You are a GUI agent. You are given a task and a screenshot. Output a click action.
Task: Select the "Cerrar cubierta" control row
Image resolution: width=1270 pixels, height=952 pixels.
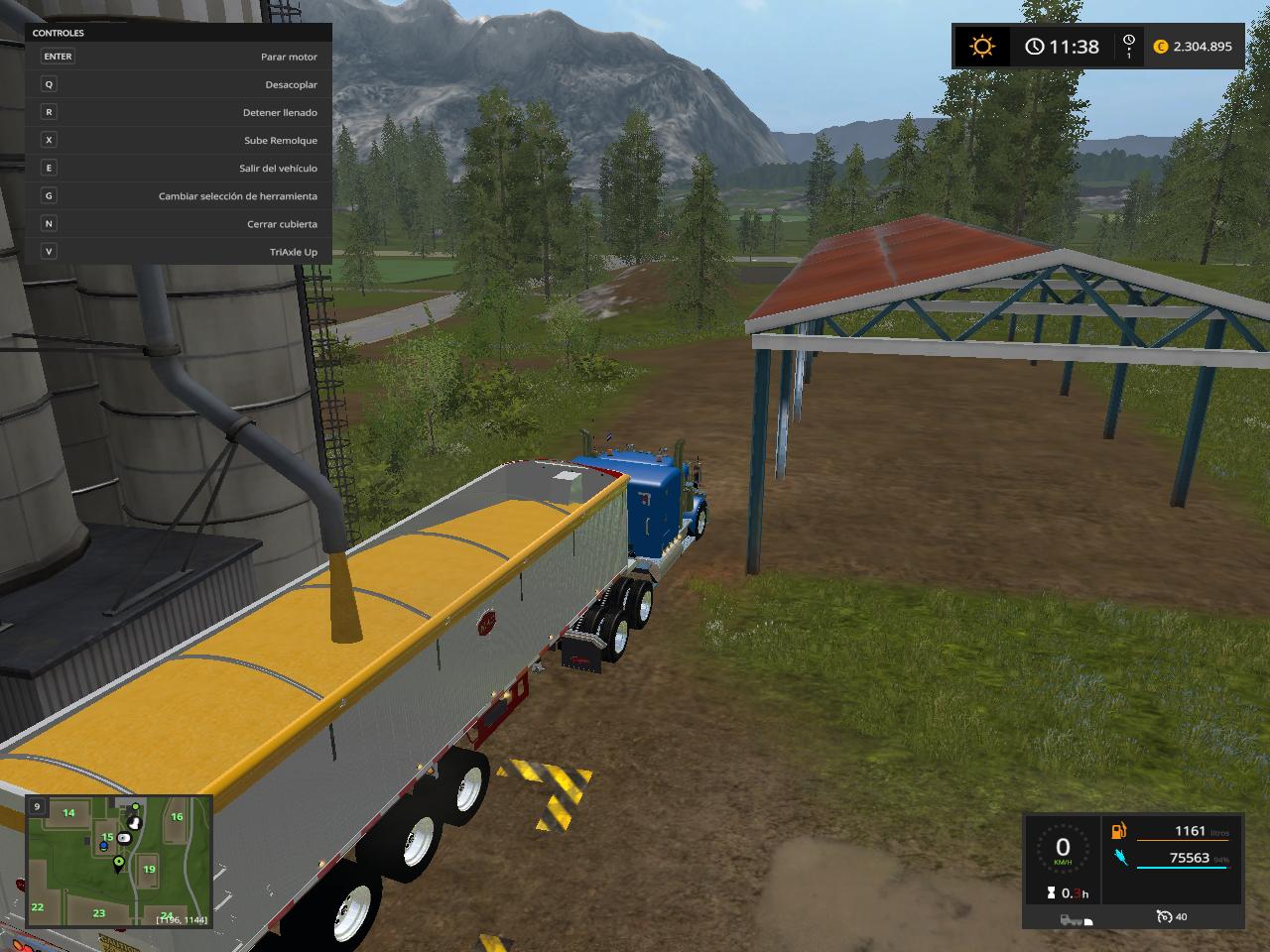pyautogui.click(x=179, y=224)
